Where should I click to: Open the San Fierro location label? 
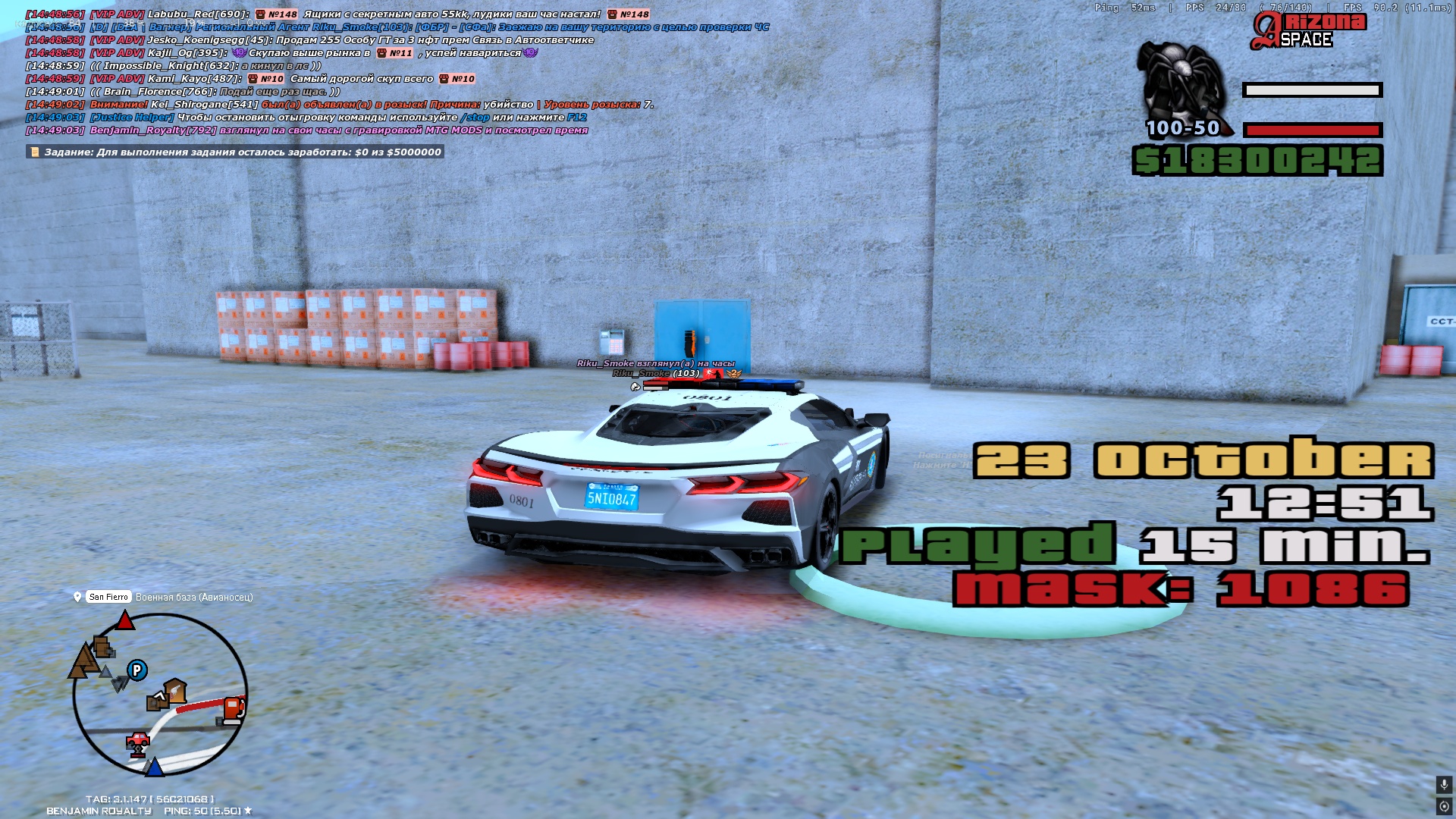tap(108, 598)
